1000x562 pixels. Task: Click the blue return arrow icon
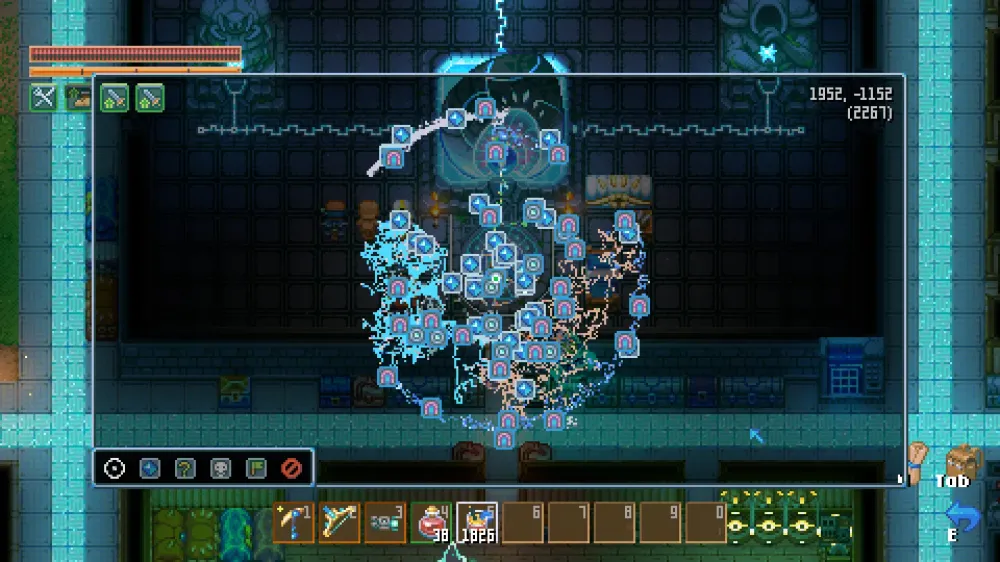(961, 517)
